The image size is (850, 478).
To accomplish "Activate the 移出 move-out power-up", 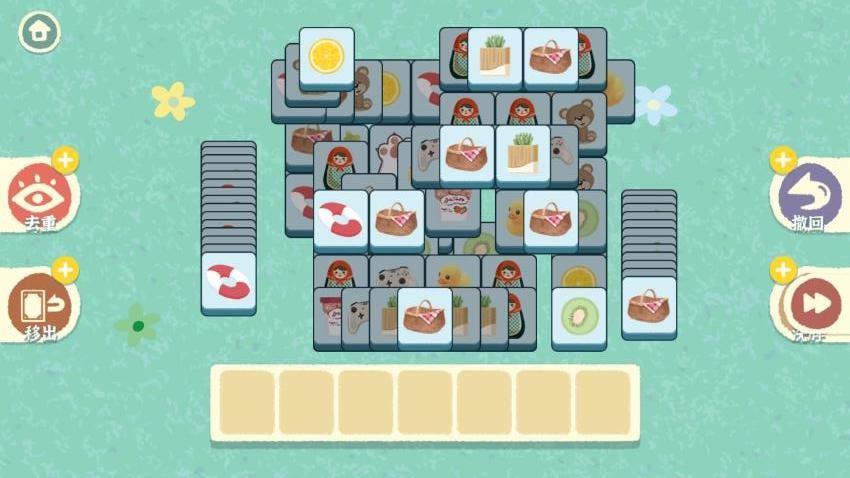I will (x=38, y=303).
